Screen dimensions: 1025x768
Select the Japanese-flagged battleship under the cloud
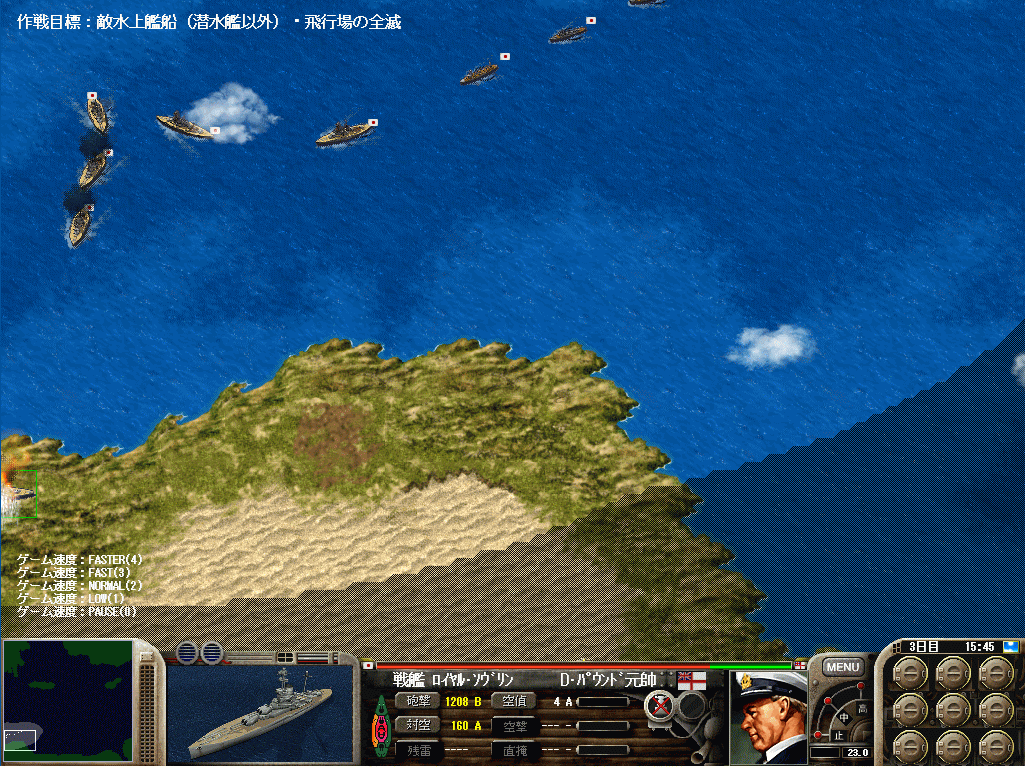187,125
